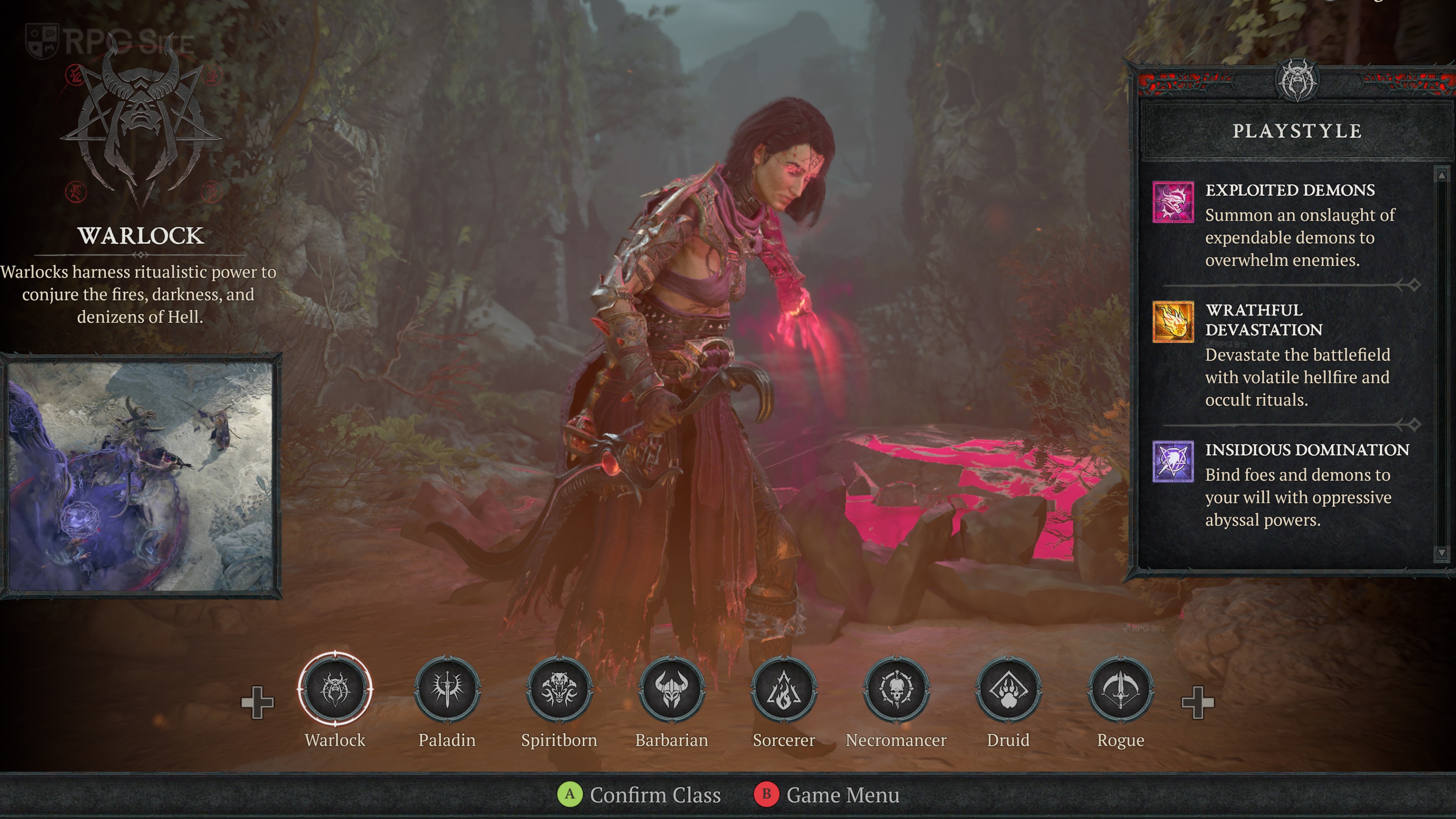The height and width of the screenshot is (819, 1456).
Task: Pick the Rogue class
Action: (1120, 689)
